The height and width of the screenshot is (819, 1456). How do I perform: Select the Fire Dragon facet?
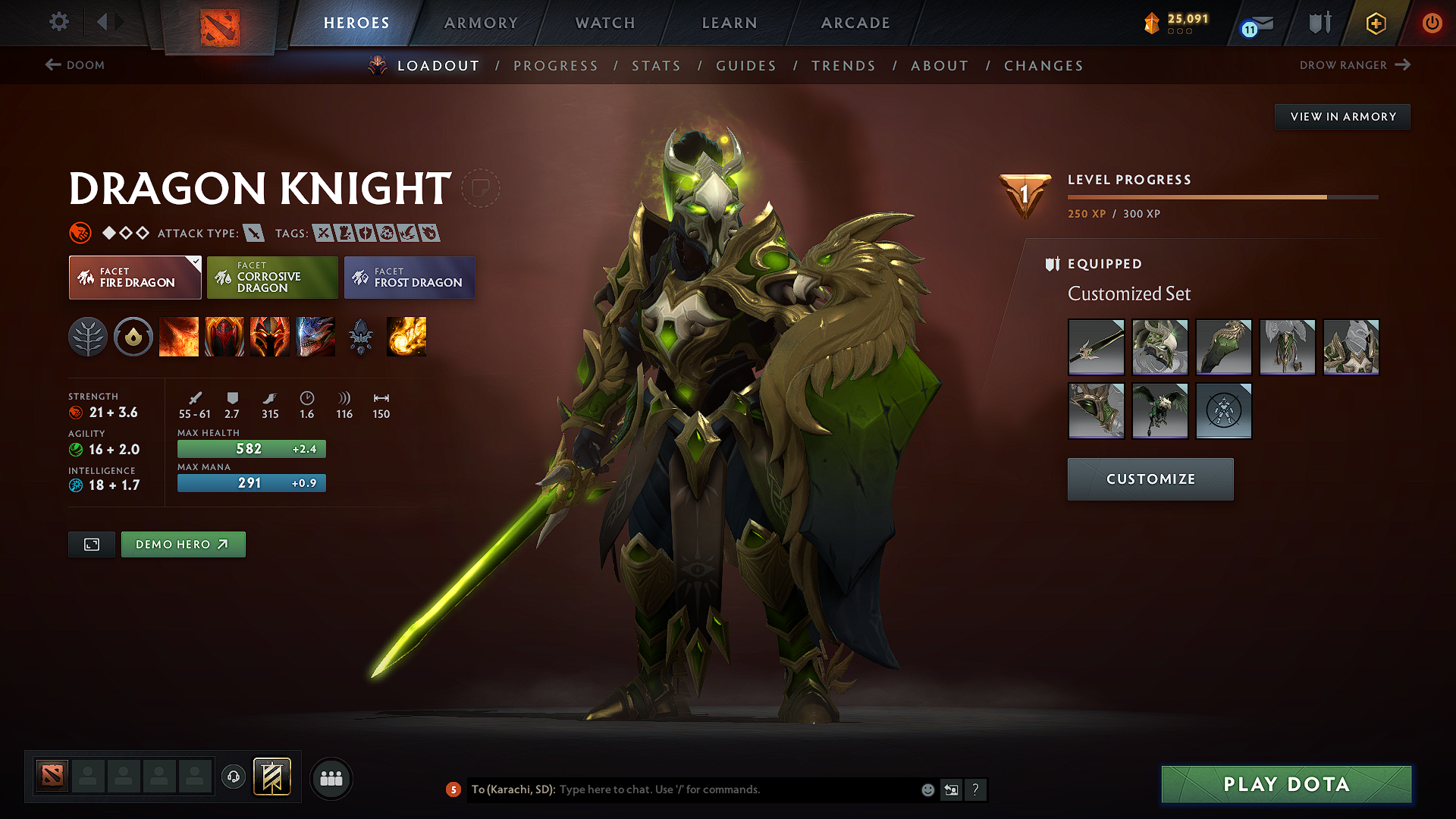[x=134, y=278]
